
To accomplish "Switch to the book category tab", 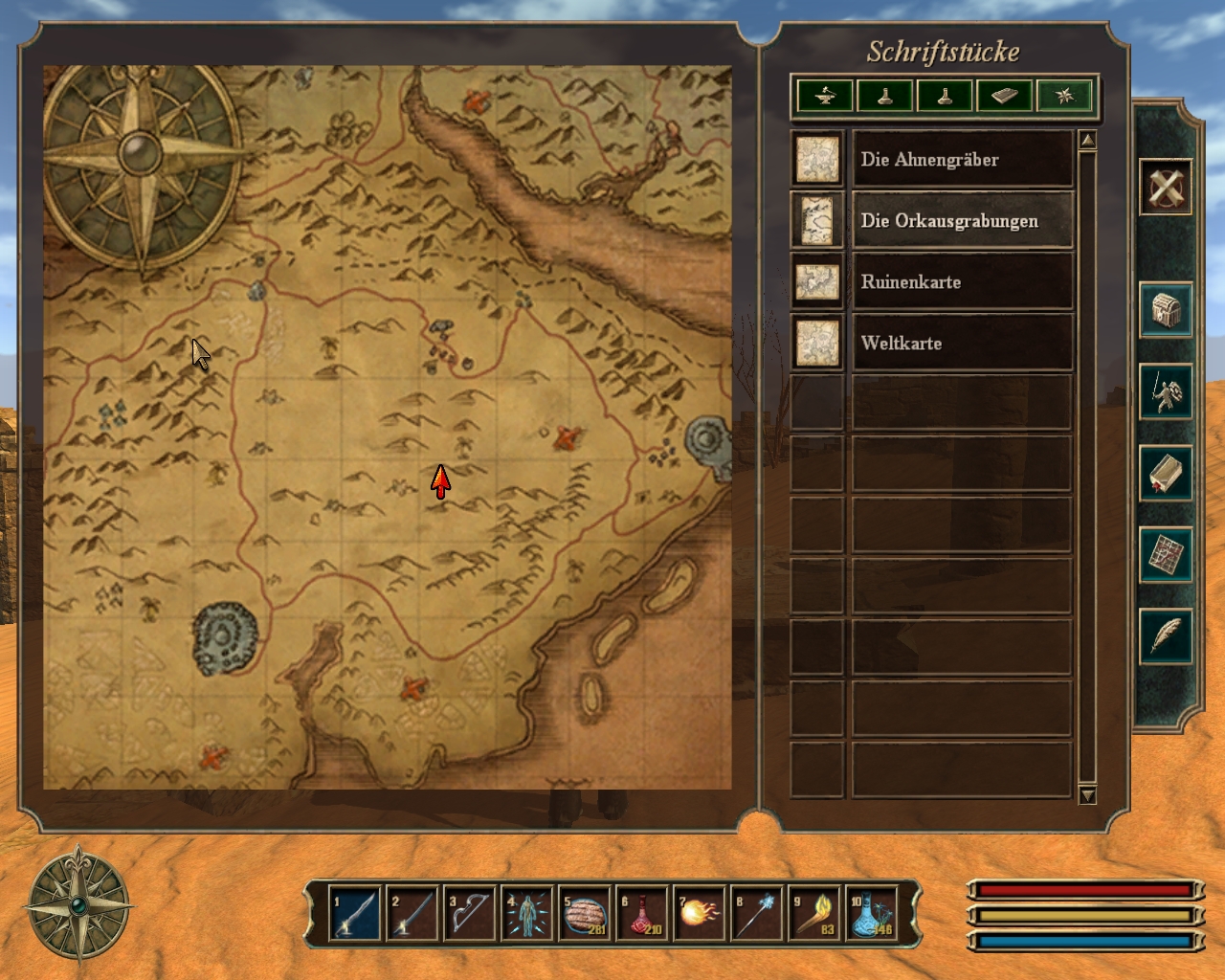I will (1004, 96).
